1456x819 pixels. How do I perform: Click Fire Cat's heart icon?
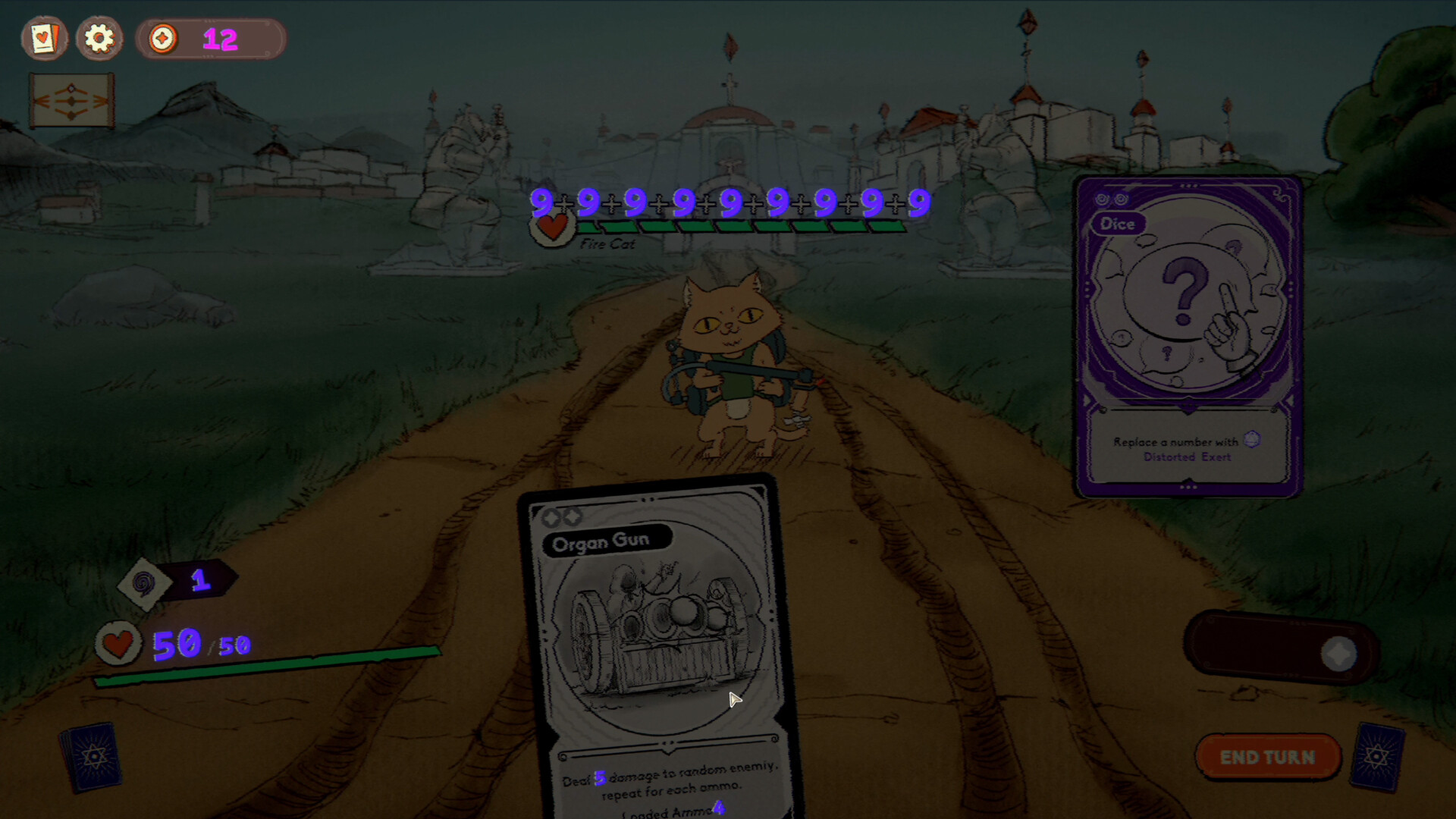tap(551, 227)
